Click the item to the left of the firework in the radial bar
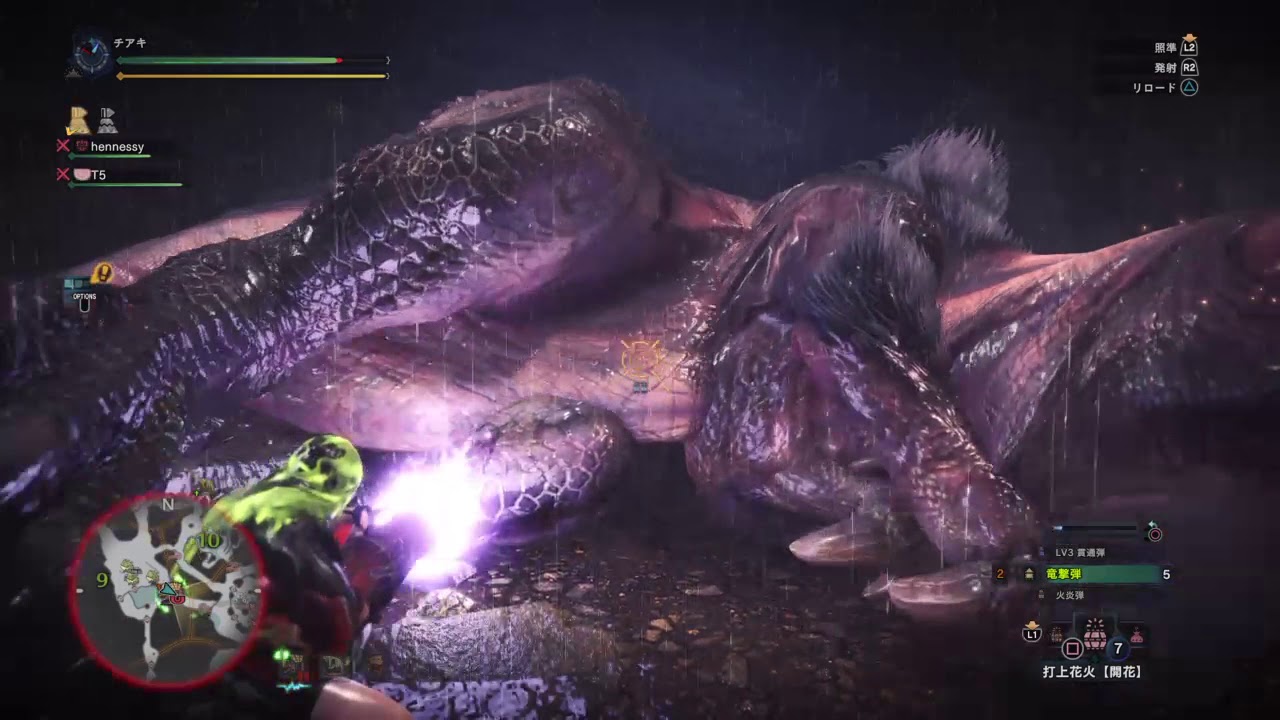Screen dimensions: 1280x720 (1056, 634)
